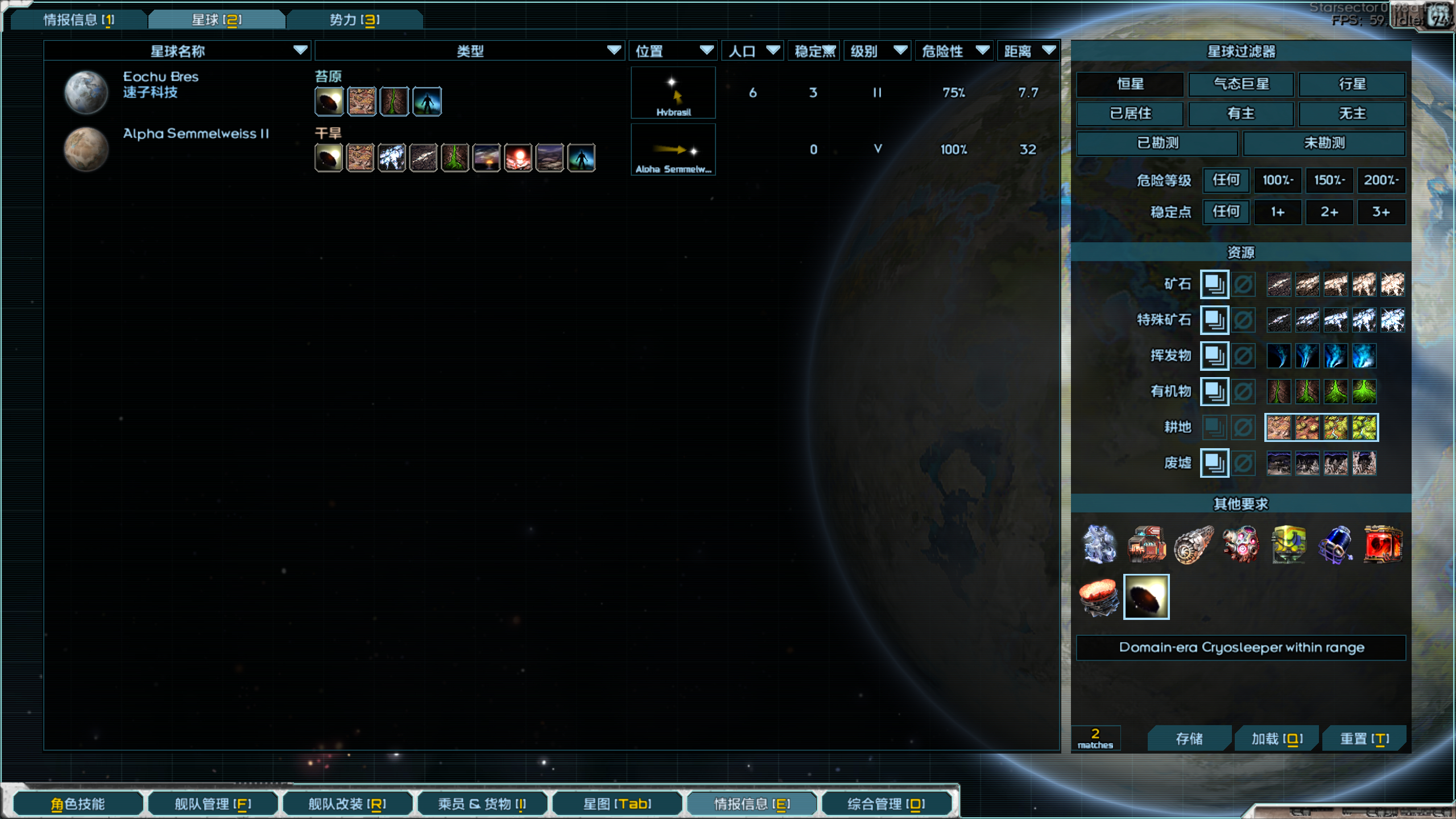Open the 星球名称 column sort dropdown
The height and width of the screenshot is (819, 1456).
click(x=300, y=51)
